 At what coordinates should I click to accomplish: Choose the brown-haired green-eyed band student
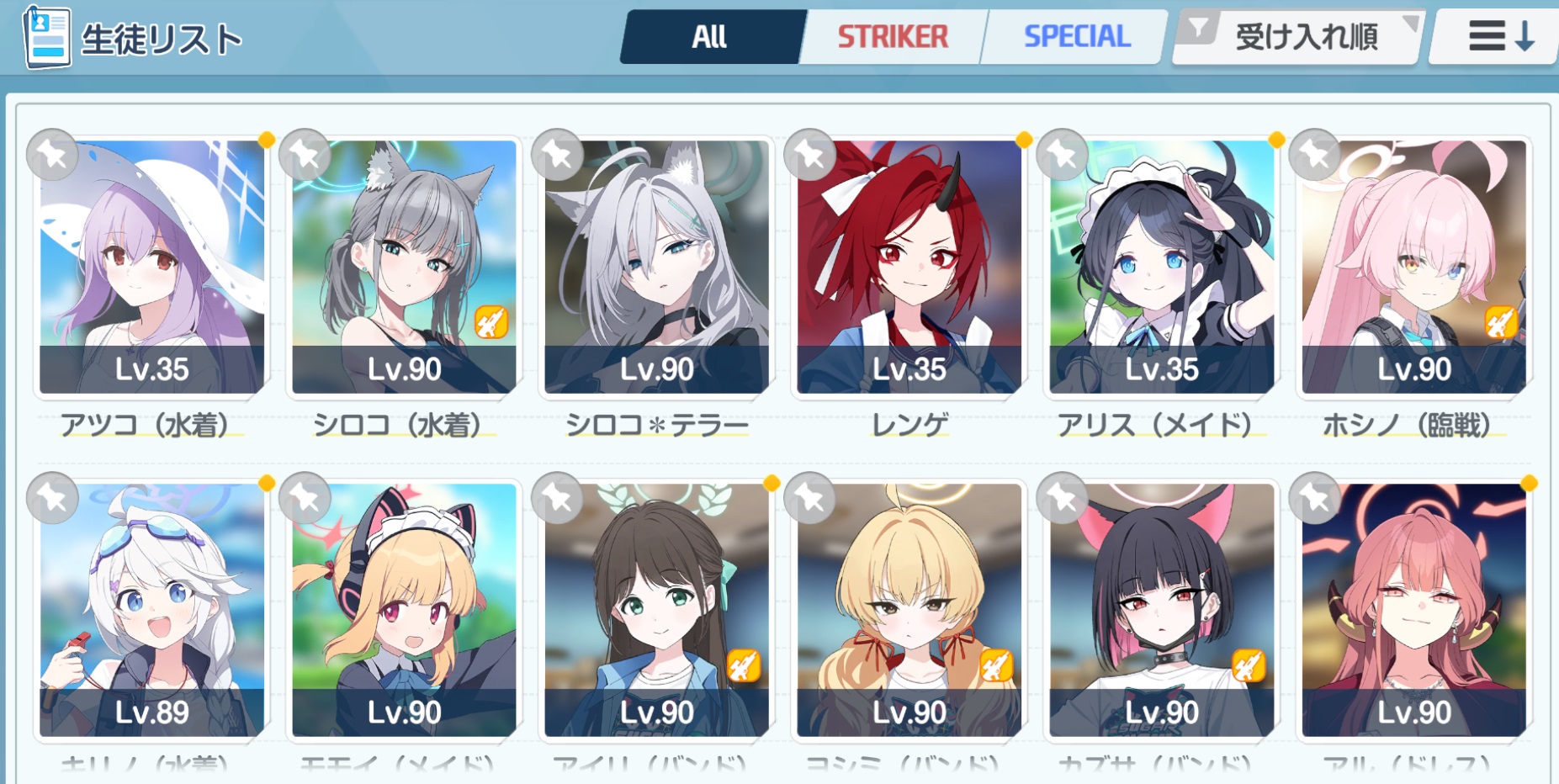tap(657, 610)
